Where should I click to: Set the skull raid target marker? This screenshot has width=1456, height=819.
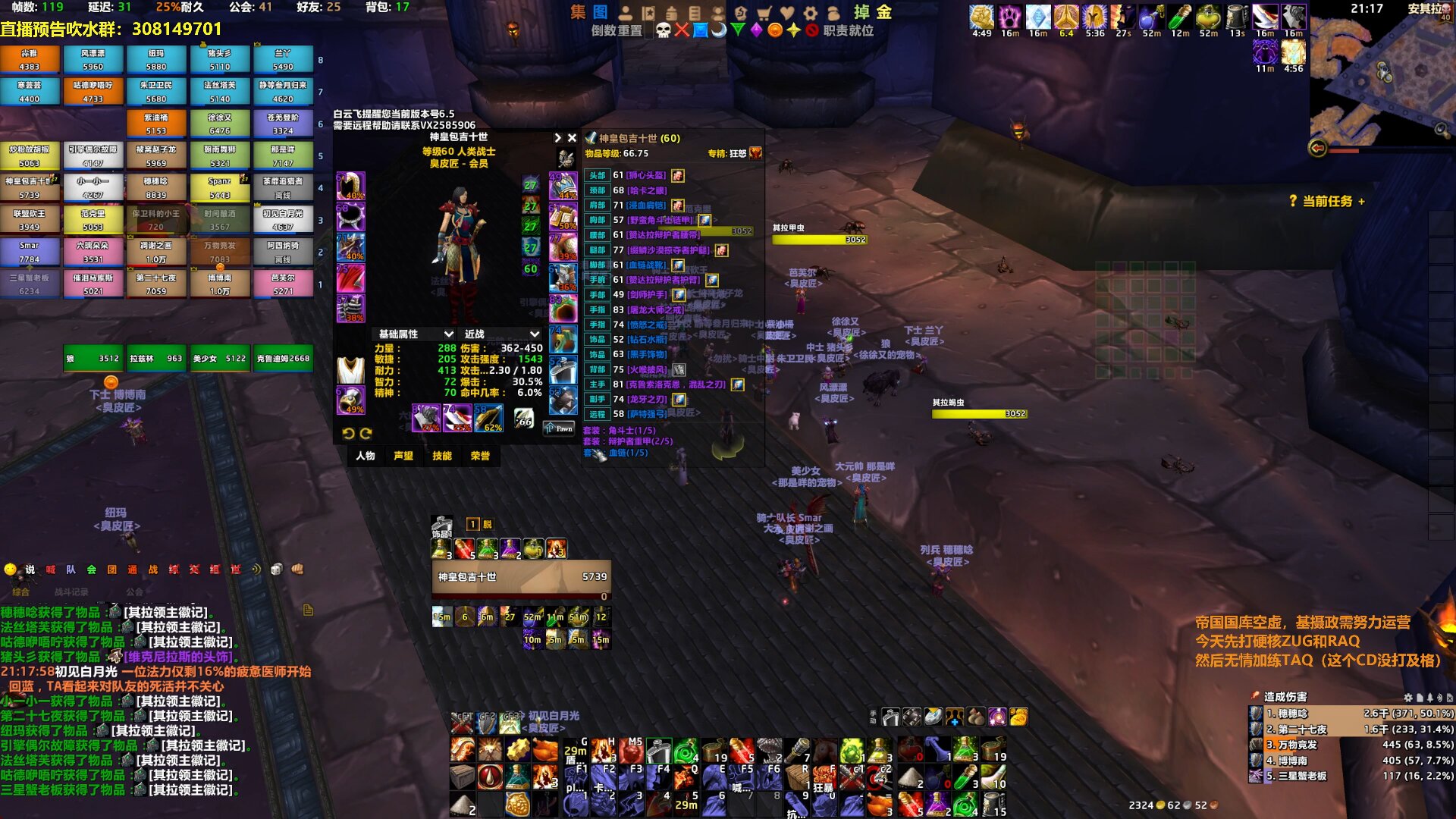coord(664,30)
